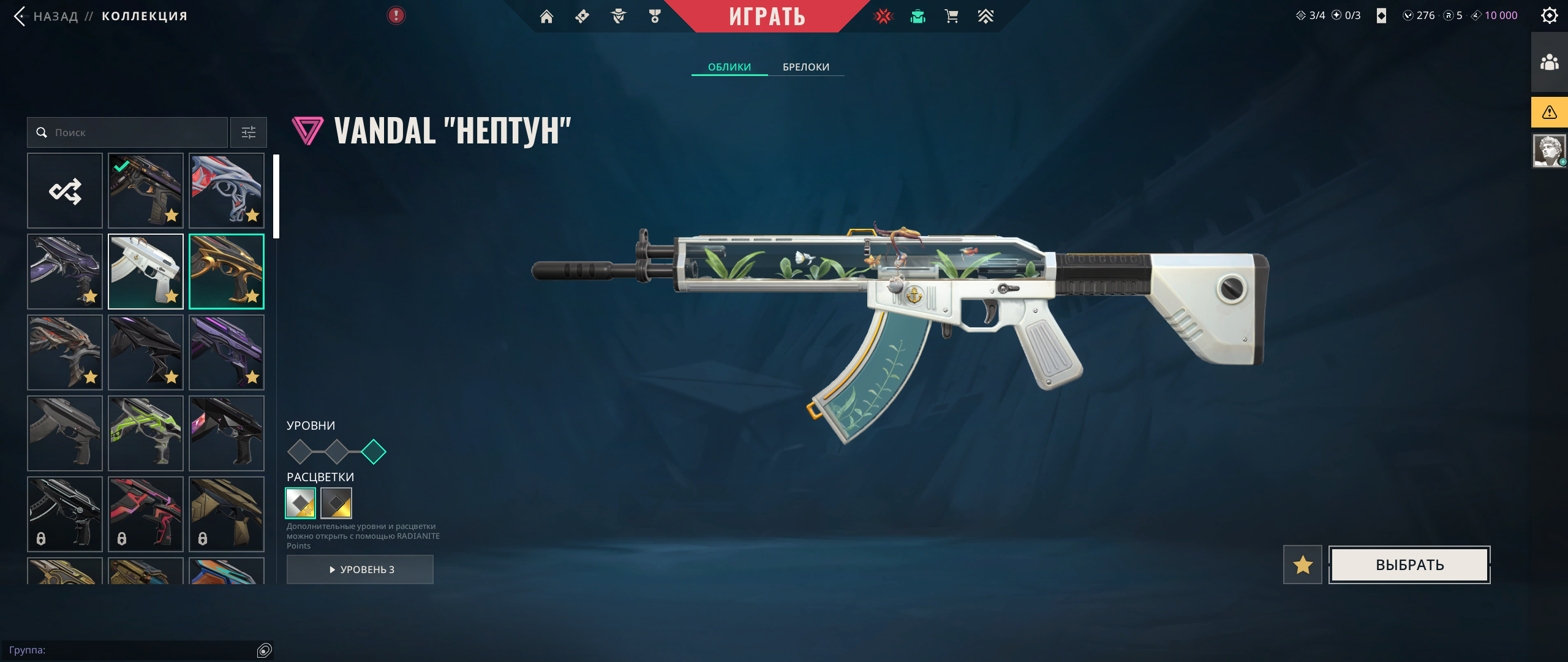Select the gold Vandal skin thumbnail
The image size is (1568, 662).
[227, 272]
